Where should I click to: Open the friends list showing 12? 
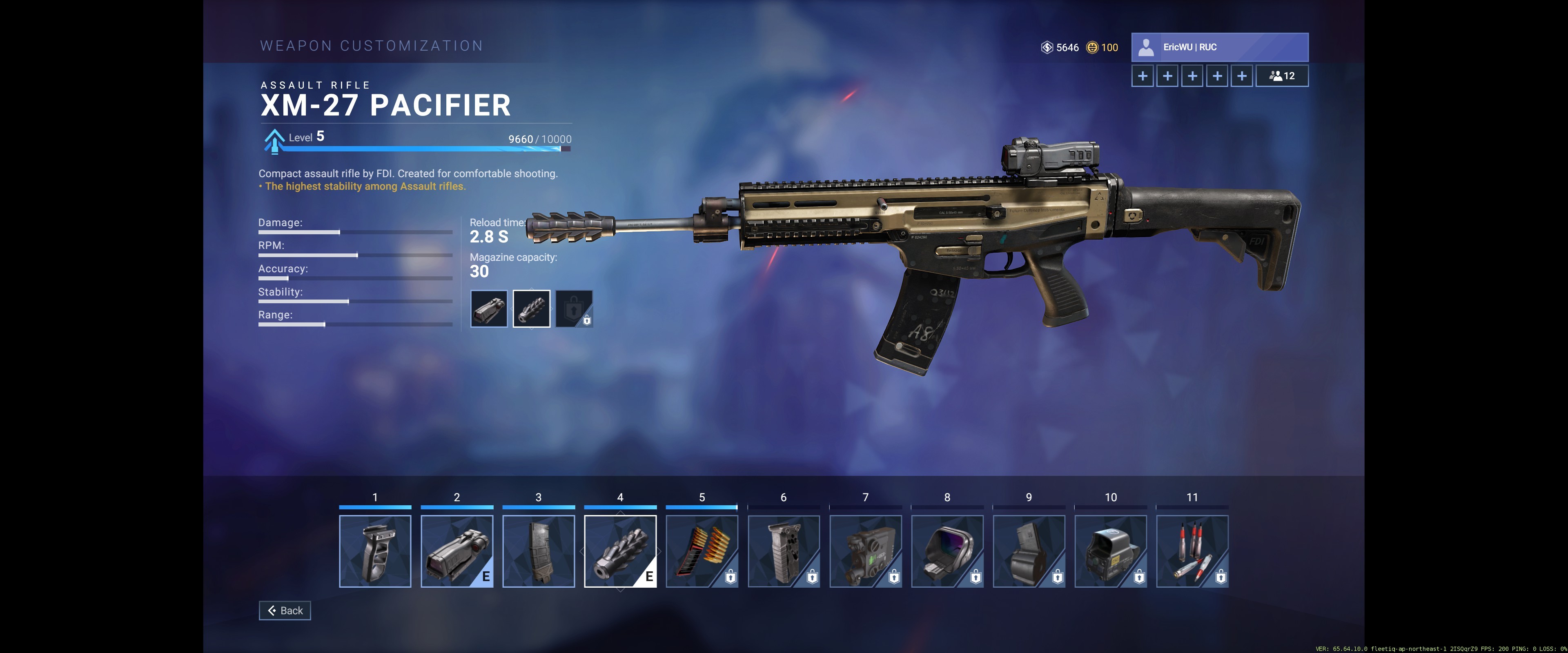(1281, 76)
